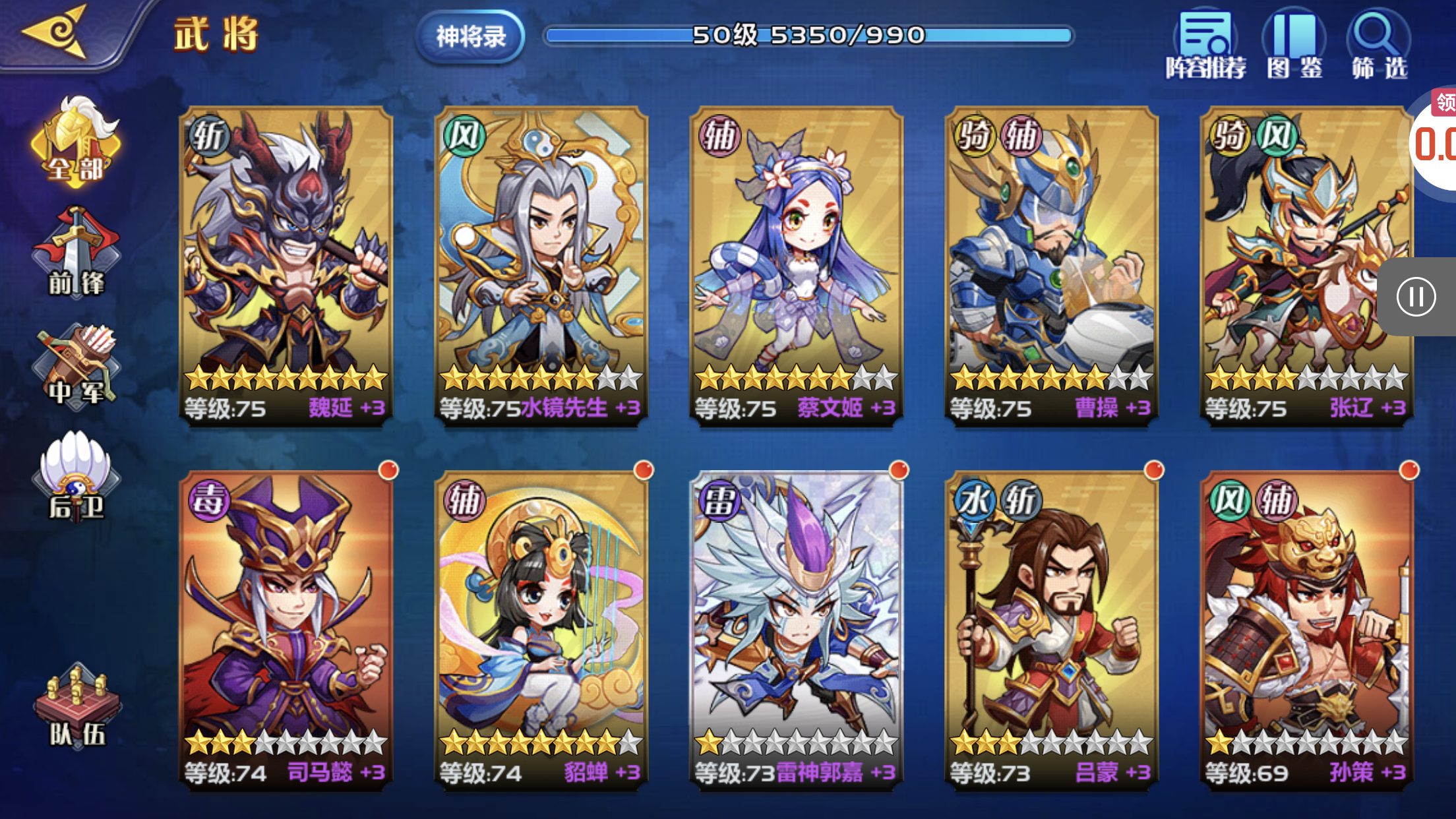Select the 司马懿 hero card
This screenshot has width=1456, height=819.
[286, 630]
